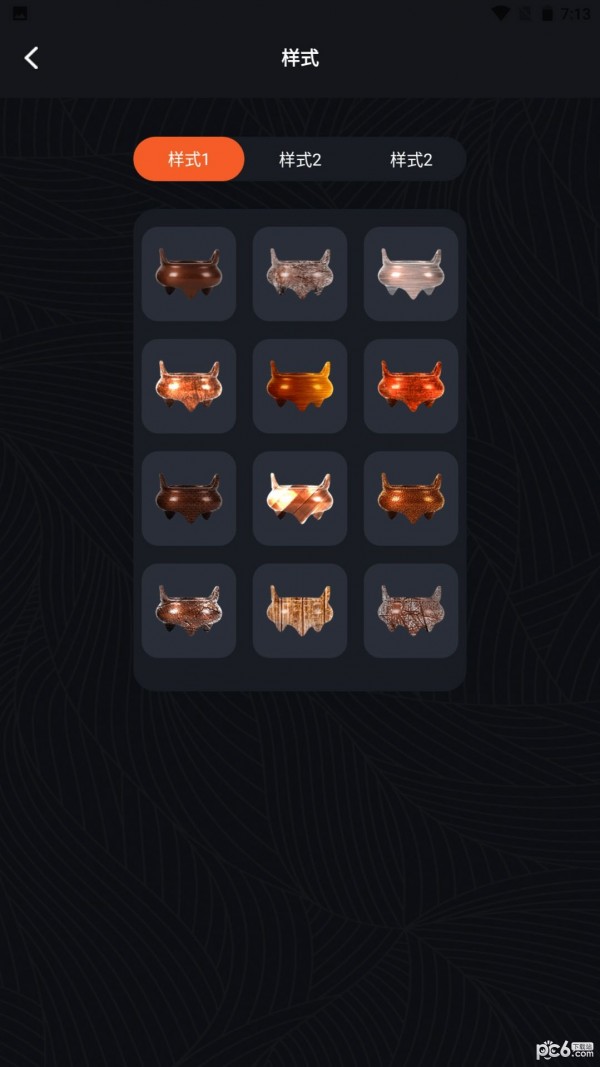The width and height of the screenshot is (600, 1067).
Task: Select the grey marbled burner beside the silver one
Action: [x=300, y=273]
